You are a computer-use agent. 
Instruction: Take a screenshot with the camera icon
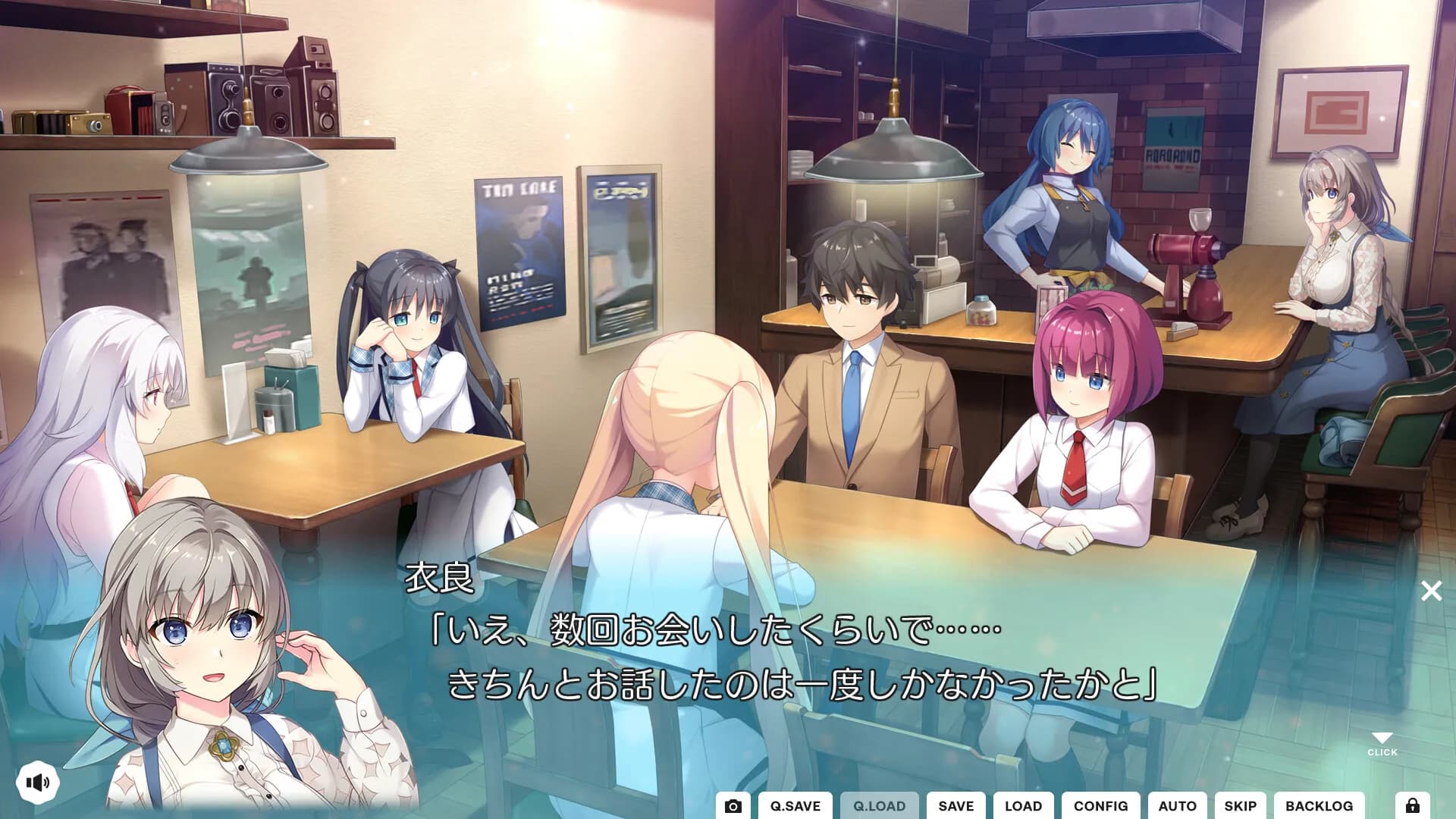tap(733, 805)
